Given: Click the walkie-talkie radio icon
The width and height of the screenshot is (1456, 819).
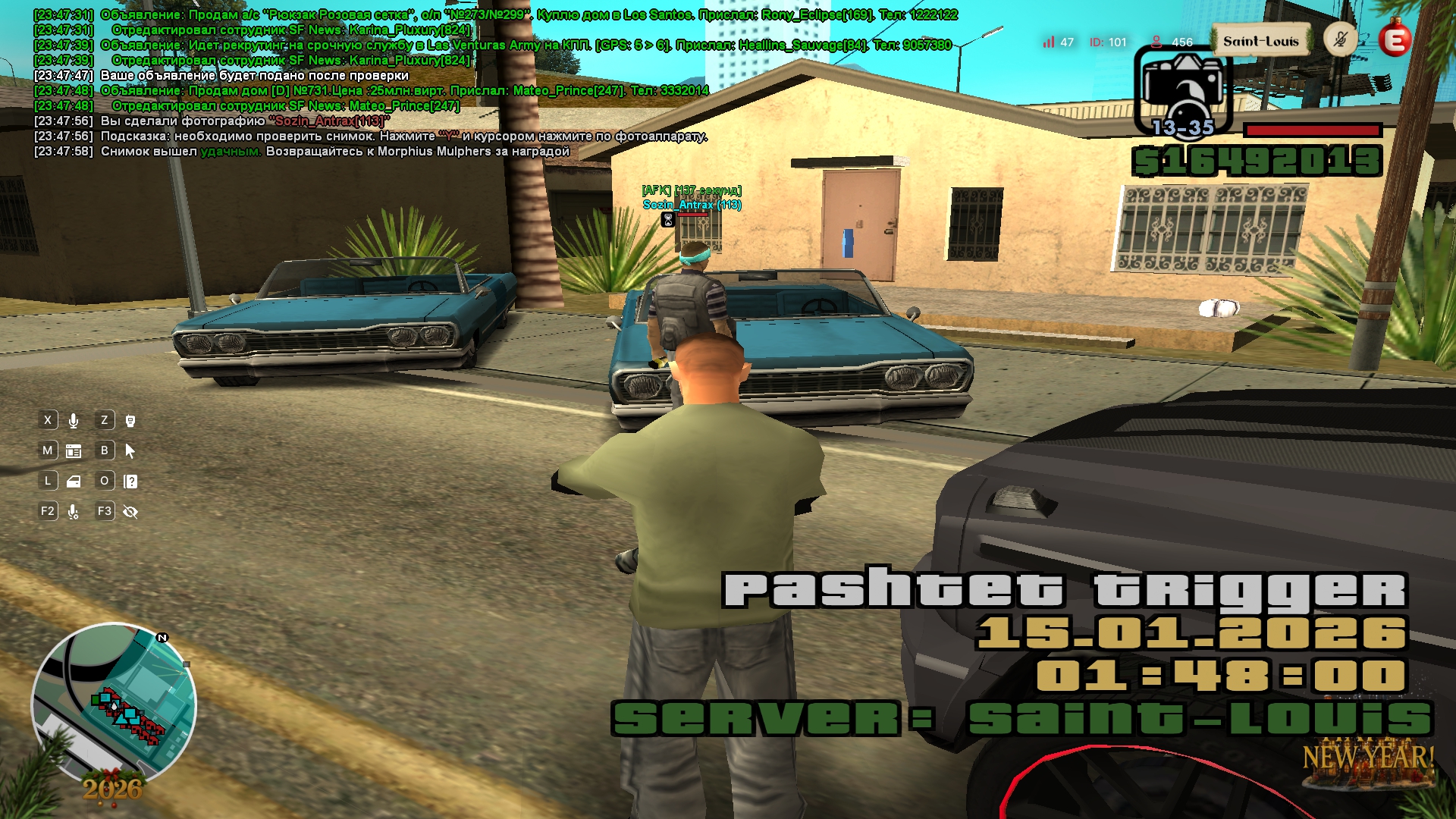Looking at the screenshot, I should tap(130, 421).
